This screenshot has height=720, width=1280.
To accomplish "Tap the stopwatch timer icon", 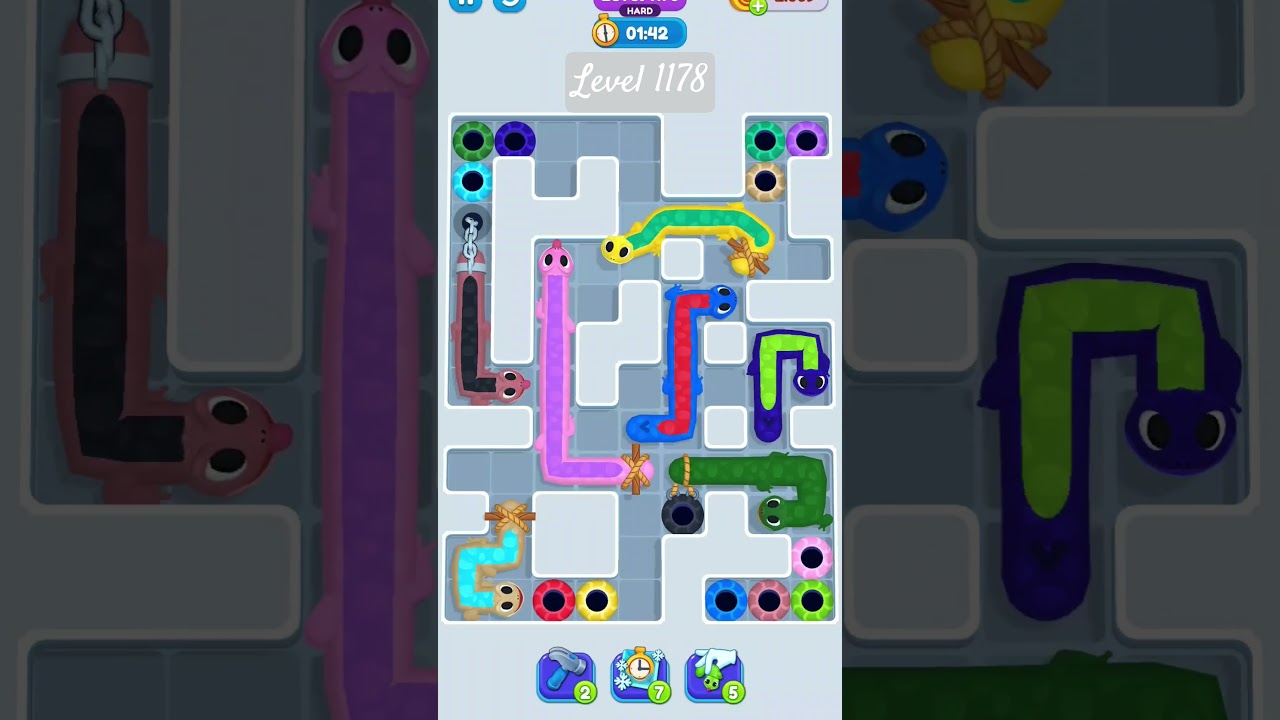I will tap(605, 32).
